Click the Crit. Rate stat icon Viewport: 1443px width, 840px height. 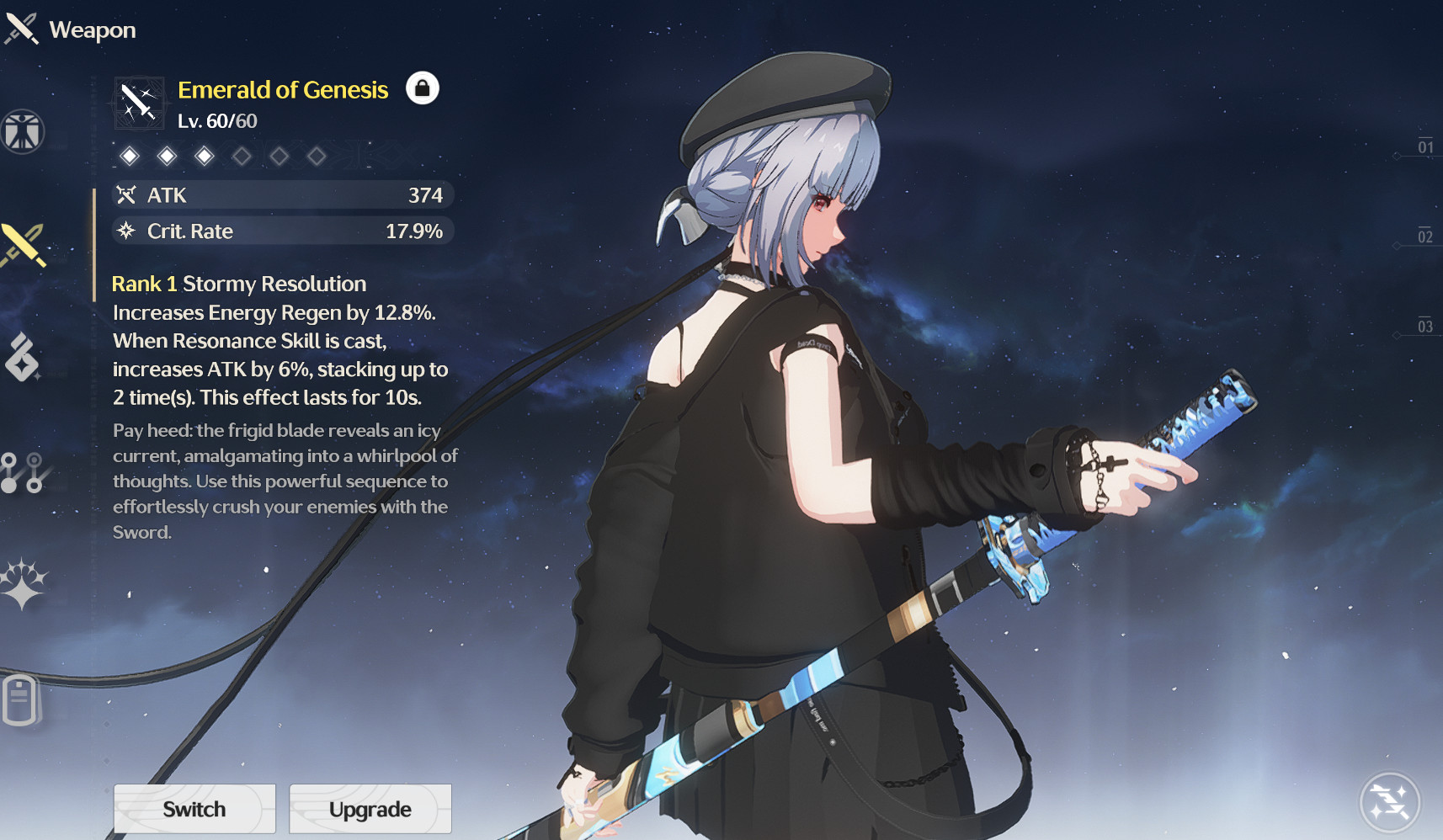tap(126, 231)
